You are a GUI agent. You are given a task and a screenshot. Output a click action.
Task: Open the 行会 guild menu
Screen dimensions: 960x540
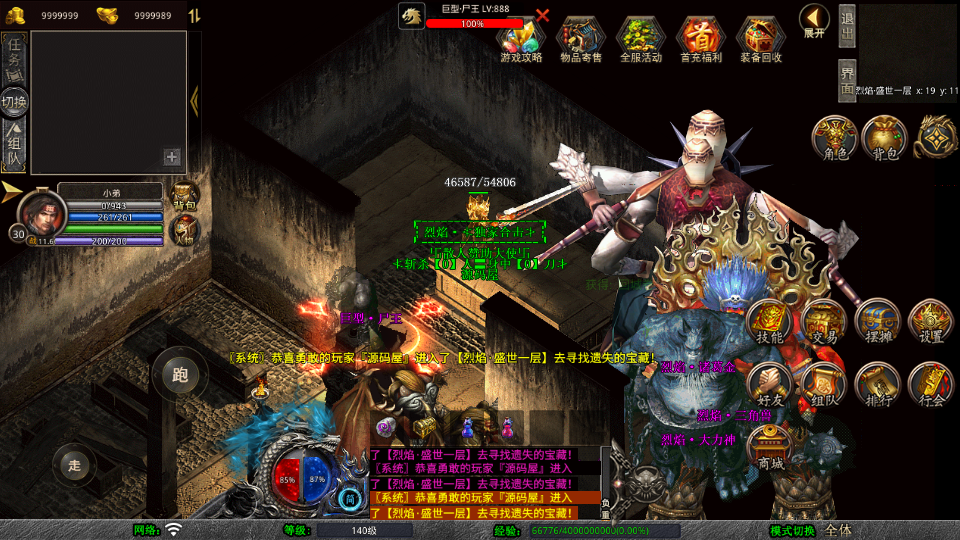[931, 385]
